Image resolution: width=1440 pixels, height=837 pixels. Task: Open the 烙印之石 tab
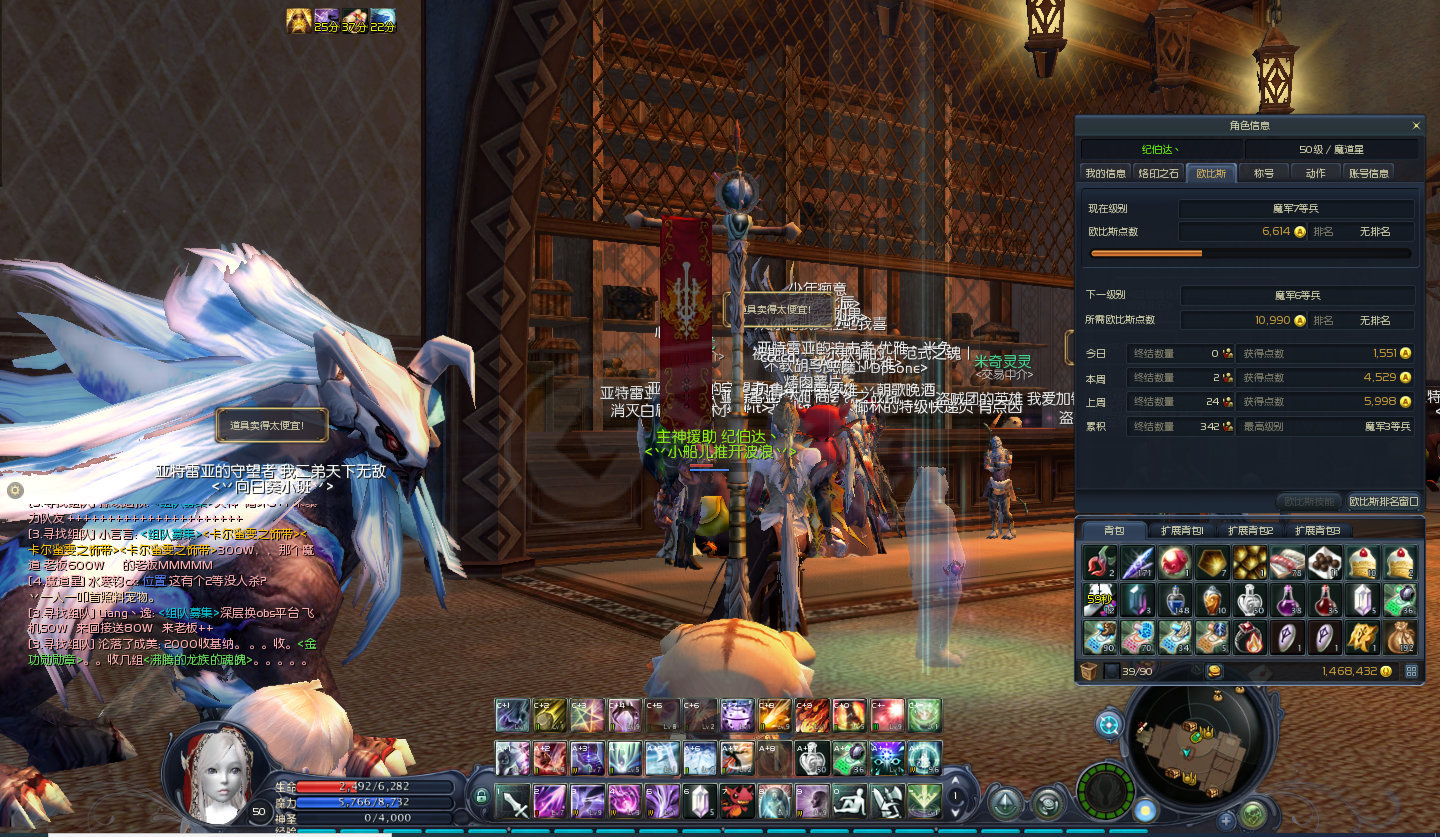point(1159,173)
